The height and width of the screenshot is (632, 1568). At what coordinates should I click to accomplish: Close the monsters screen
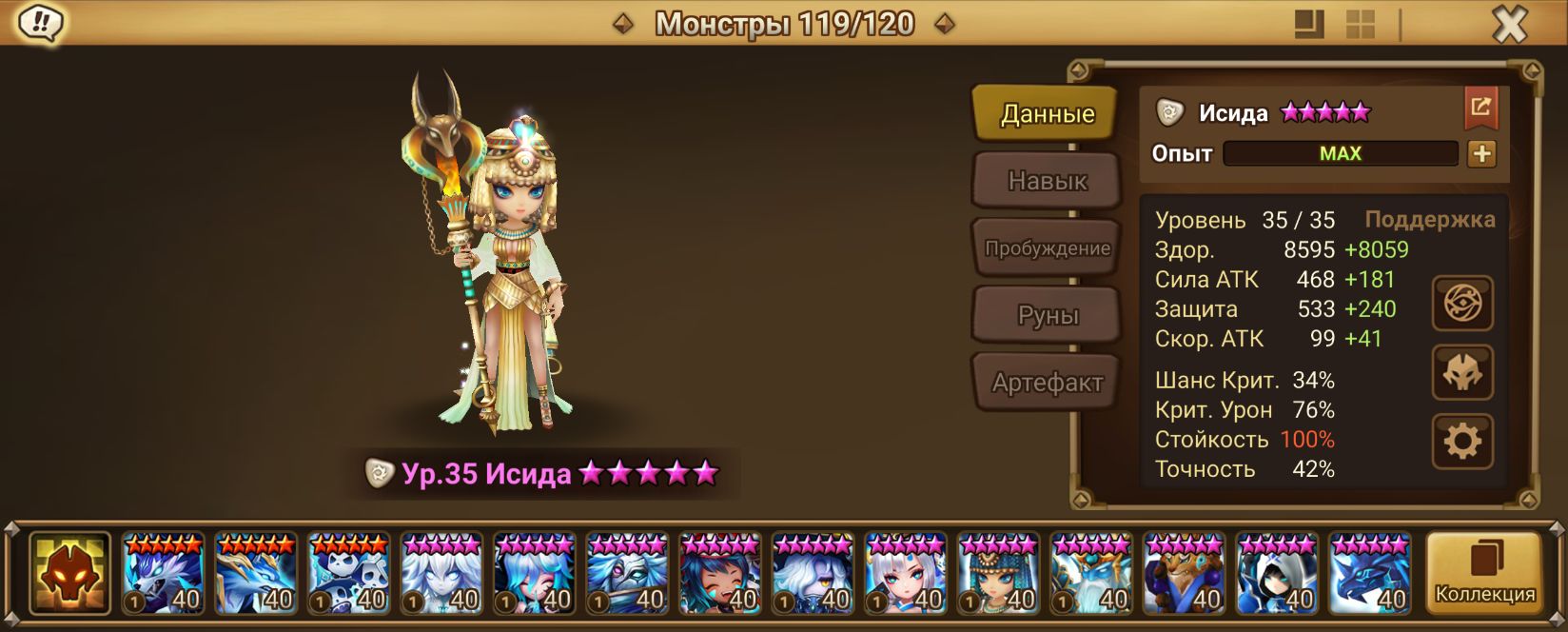[1509, 24]
